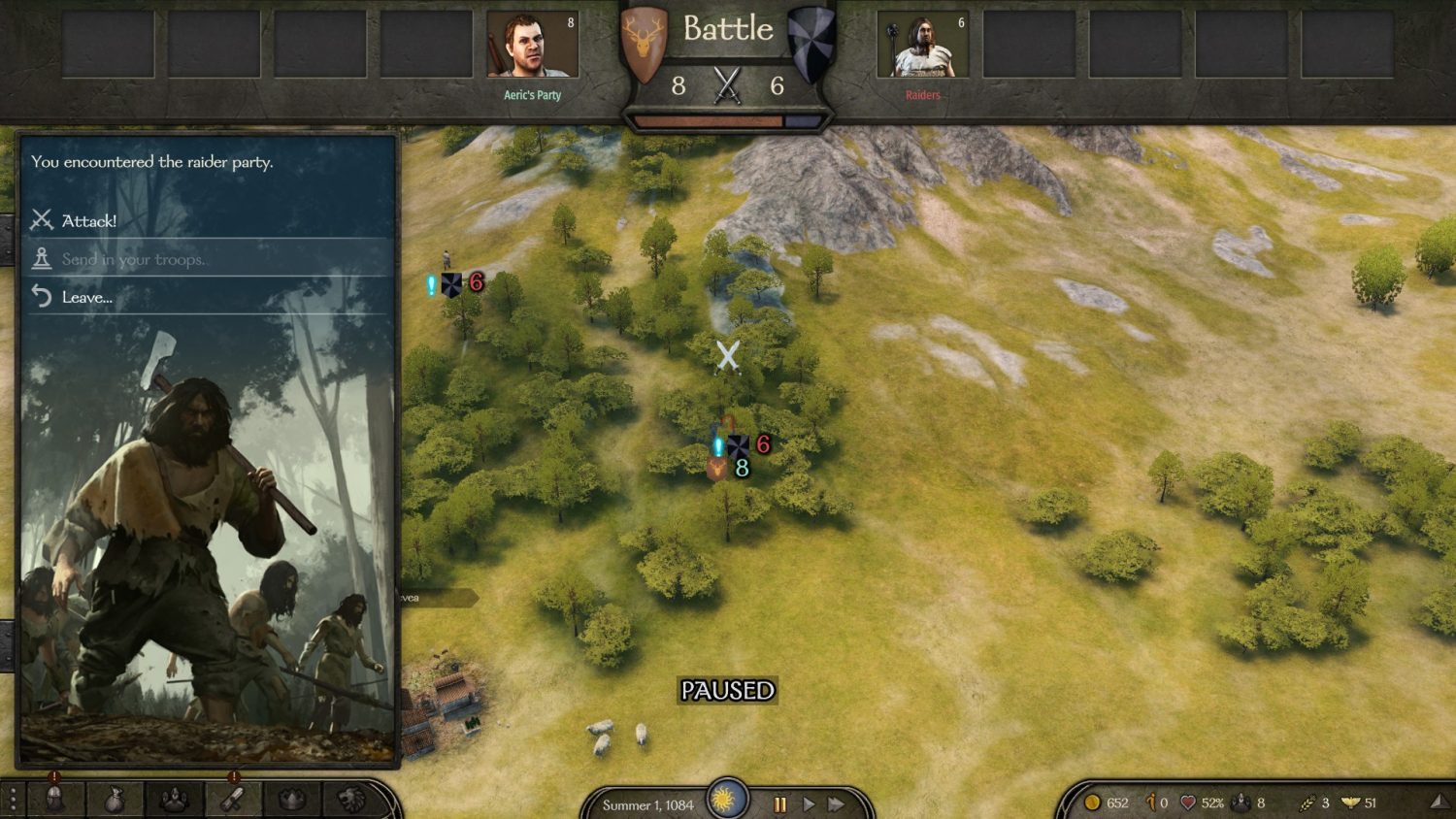Open the Character screen via helmet icon
The image size is (1456, 819).
coord(54,797)
